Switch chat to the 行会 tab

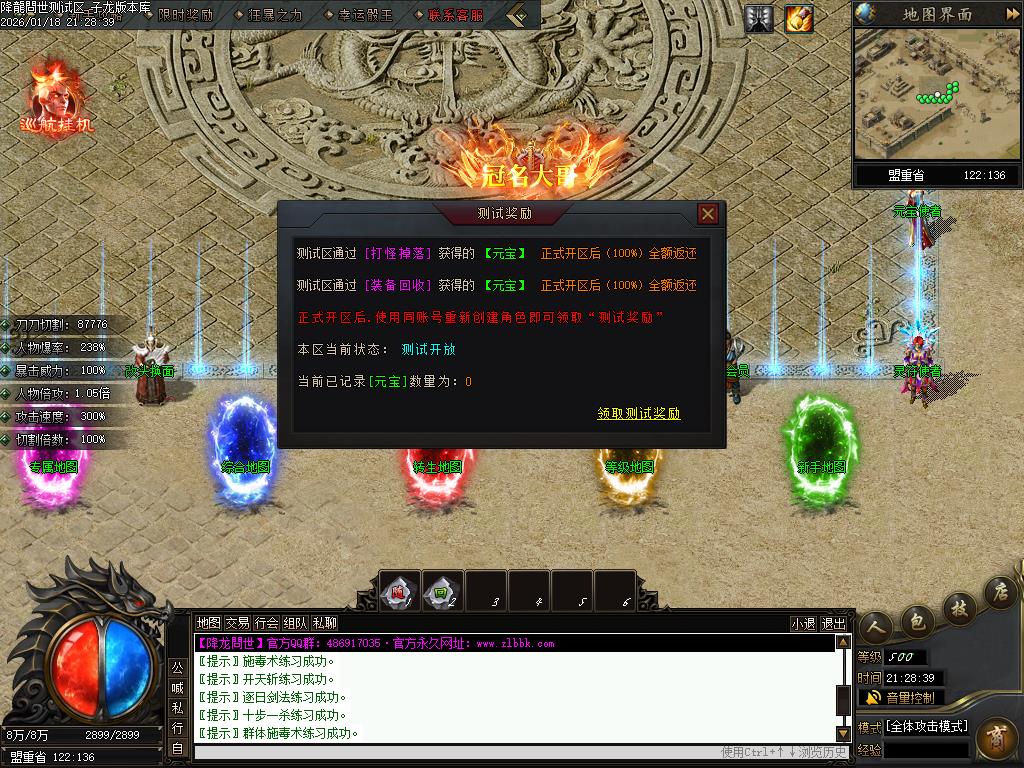[266, 623]
